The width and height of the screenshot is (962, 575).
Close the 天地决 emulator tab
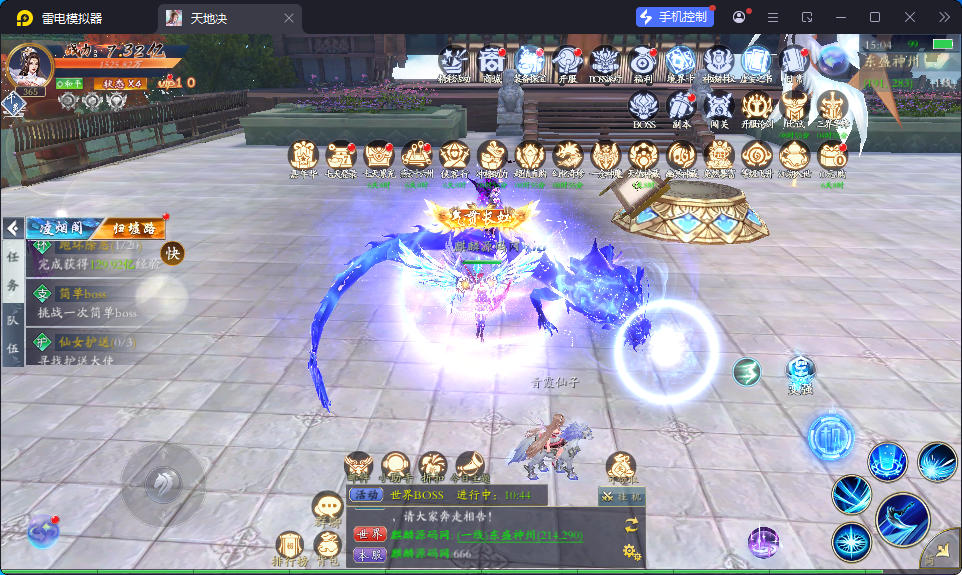(289, 18)
